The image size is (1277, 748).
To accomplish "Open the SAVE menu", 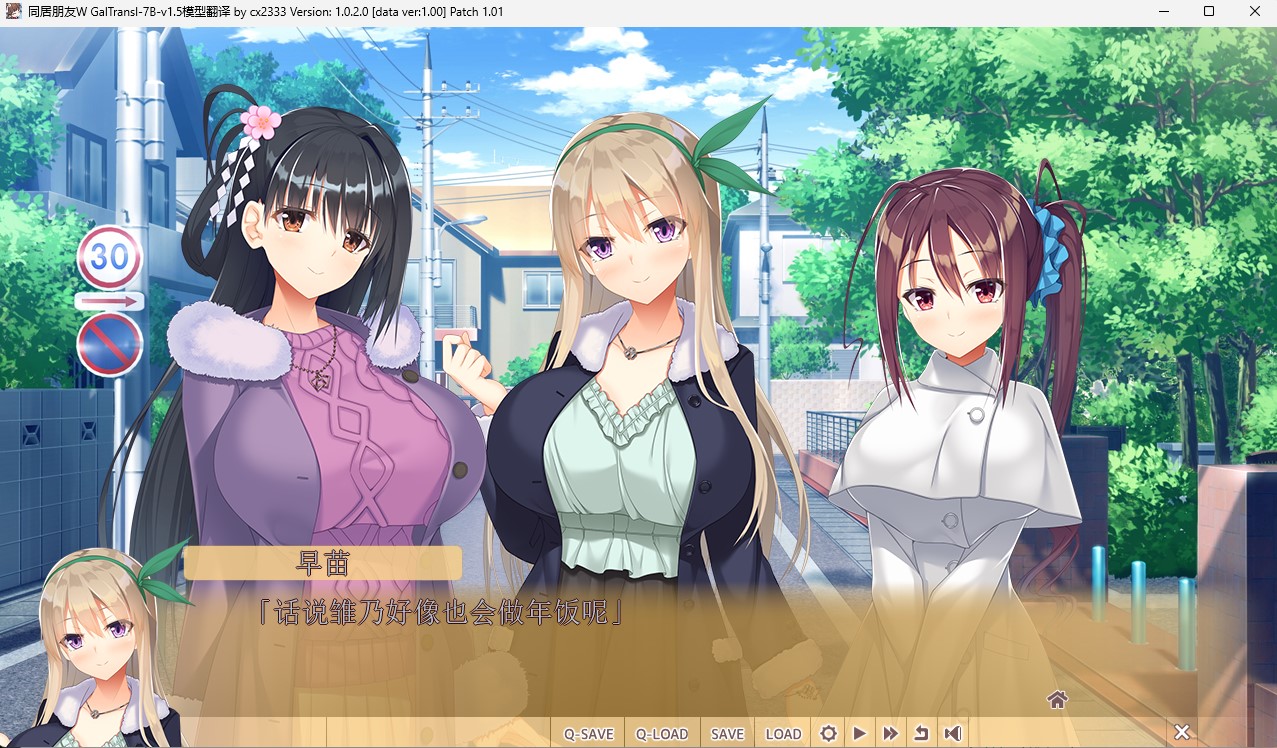I will click(727, 733).
